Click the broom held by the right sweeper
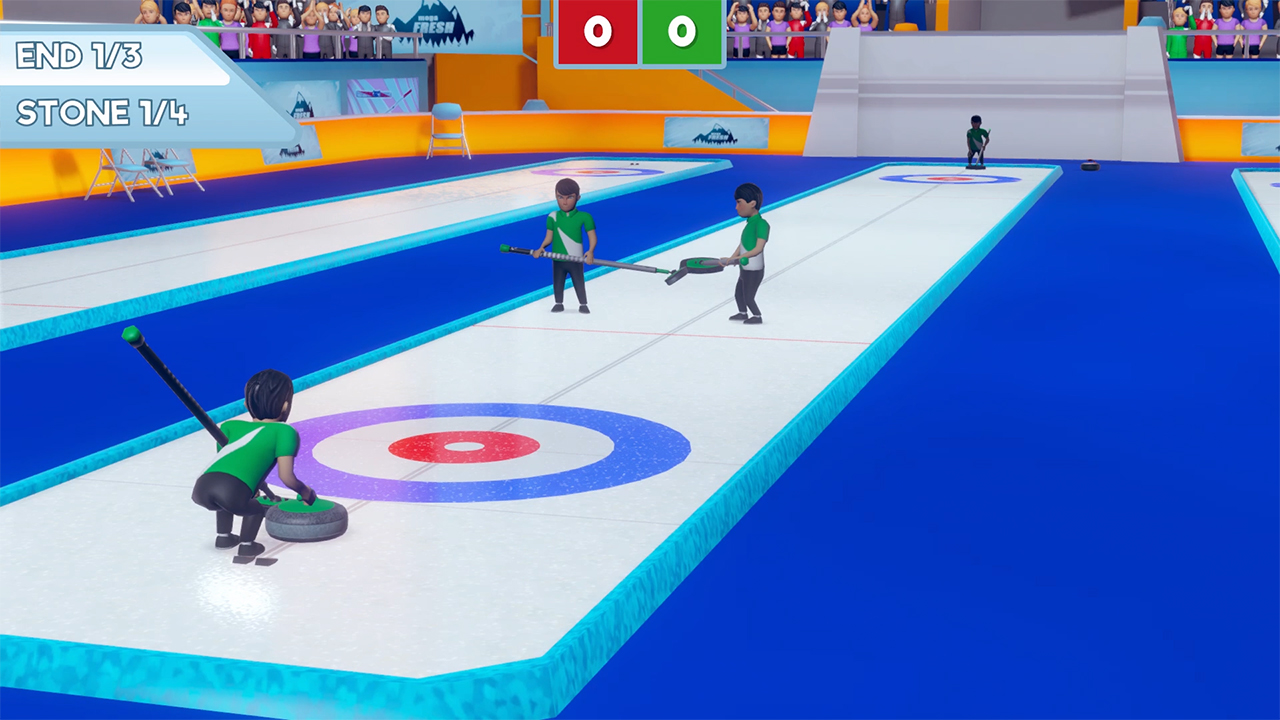 [700, 267]
